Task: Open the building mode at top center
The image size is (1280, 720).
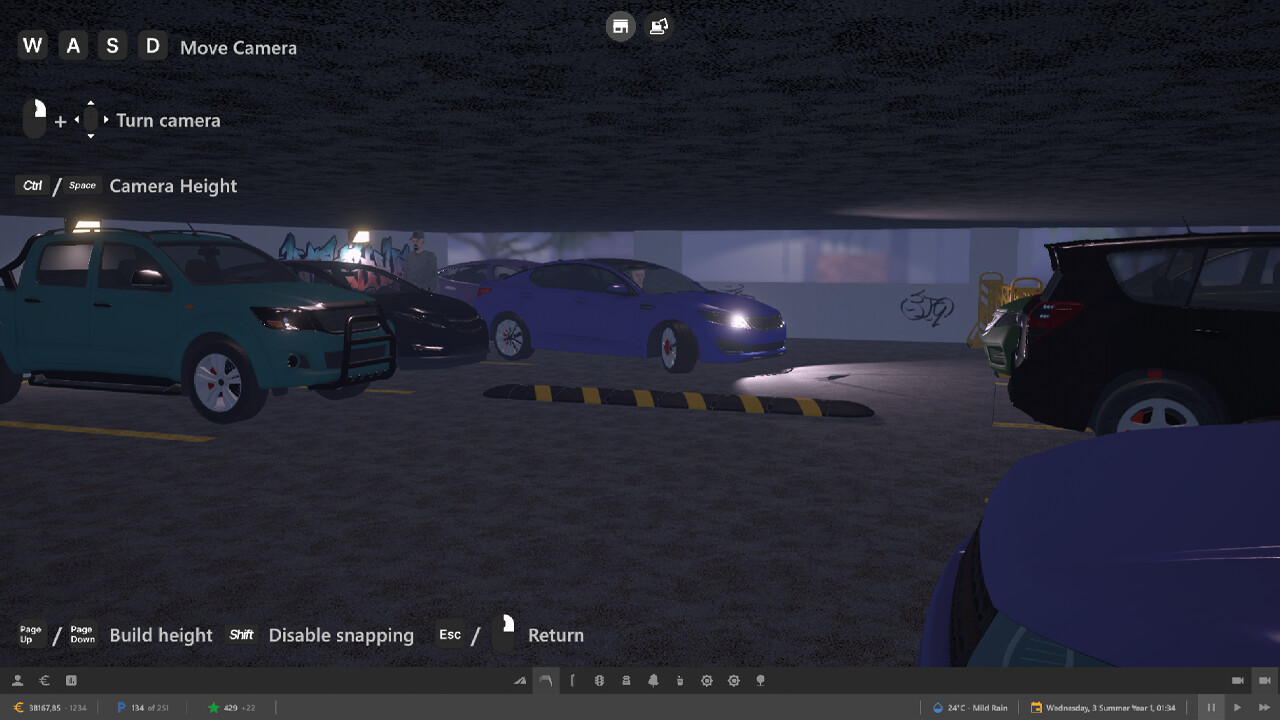Action: [x=621, y=26]
